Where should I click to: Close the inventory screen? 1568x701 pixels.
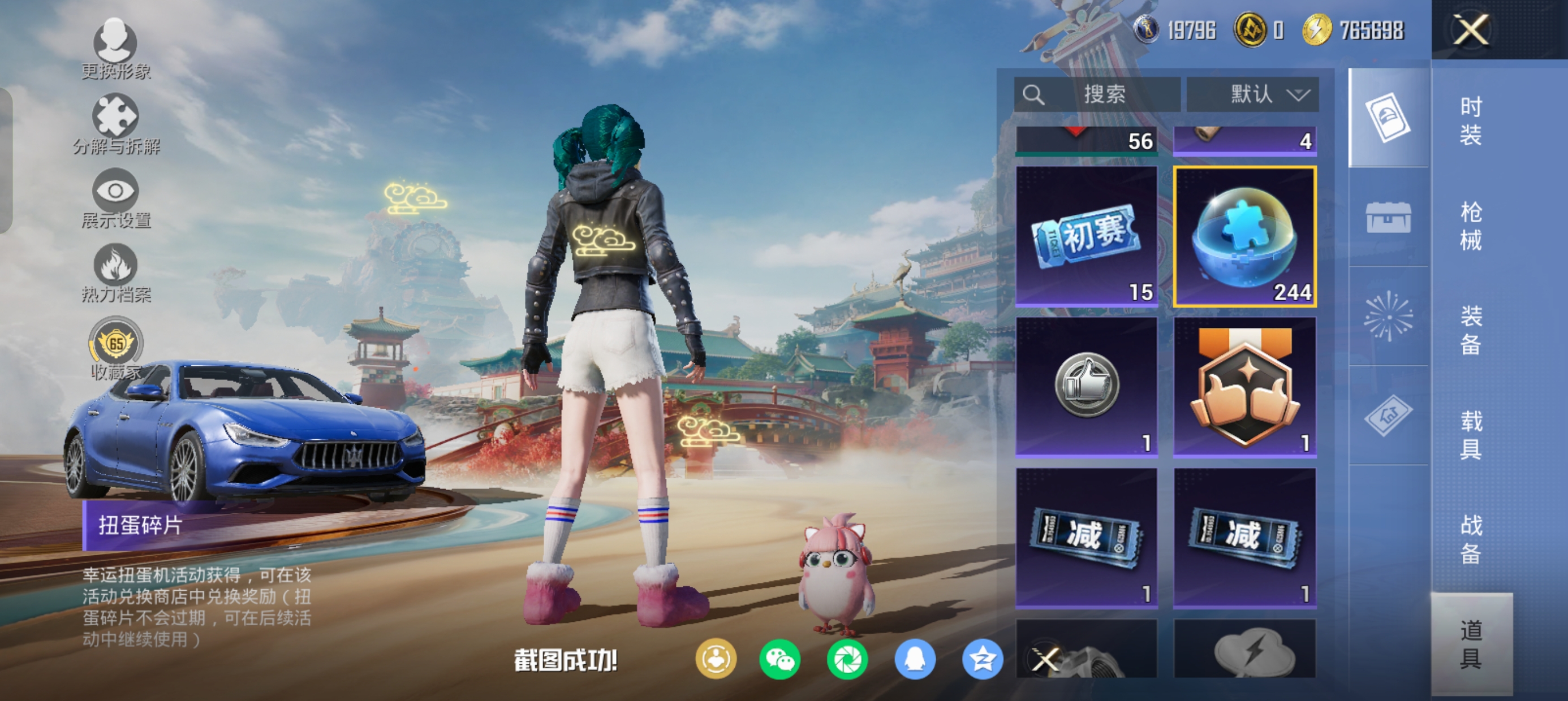(1471, 30)
